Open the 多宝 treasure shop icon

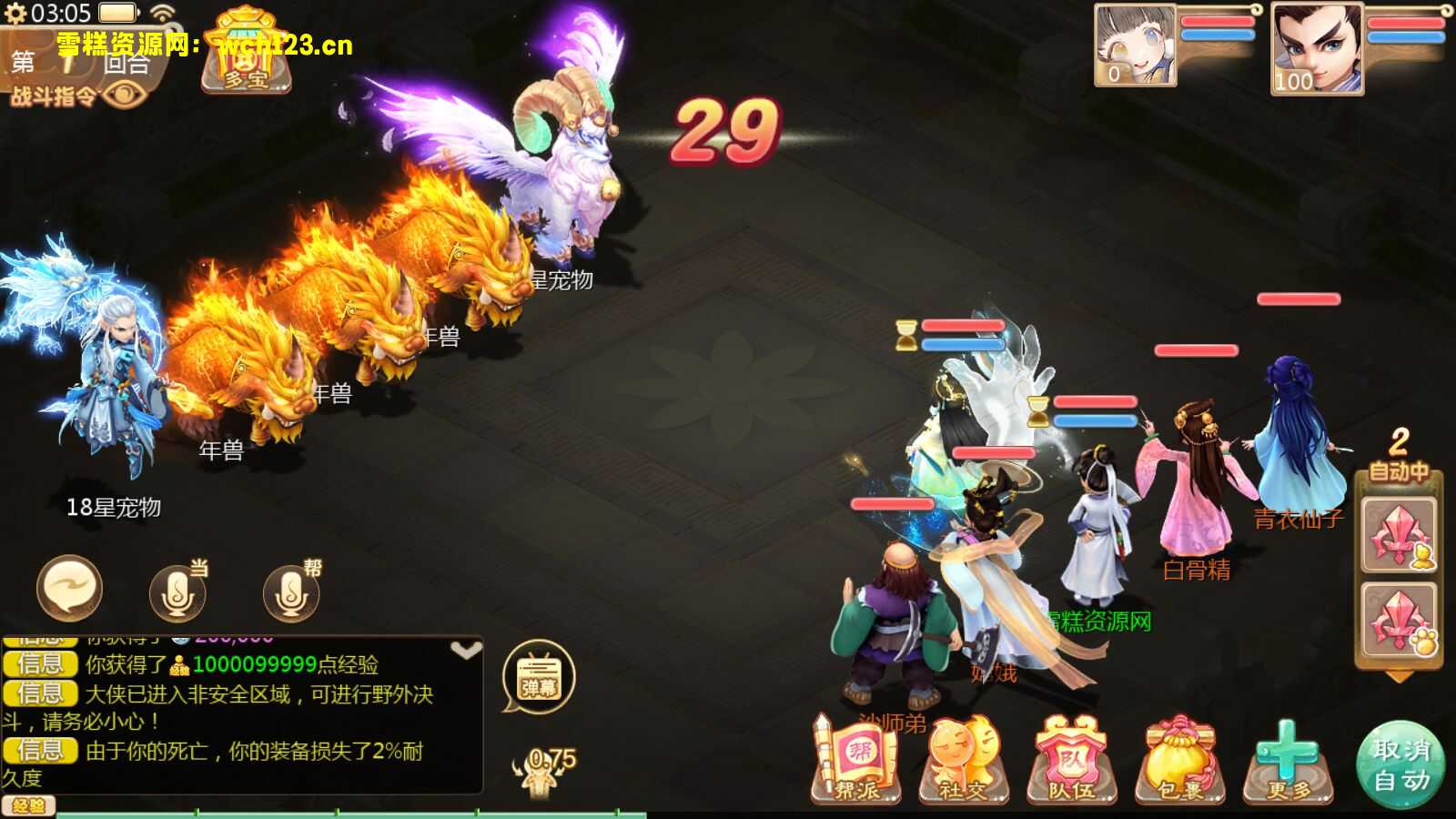click(247, 56)
